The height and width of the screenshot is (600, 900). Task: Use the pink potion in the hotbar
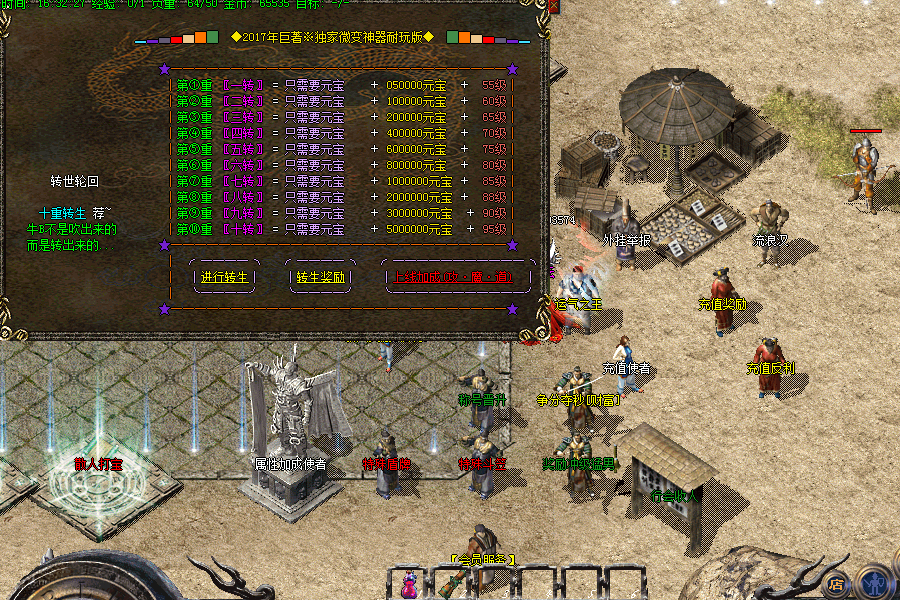pyautogui.click(x=409, y=583)
